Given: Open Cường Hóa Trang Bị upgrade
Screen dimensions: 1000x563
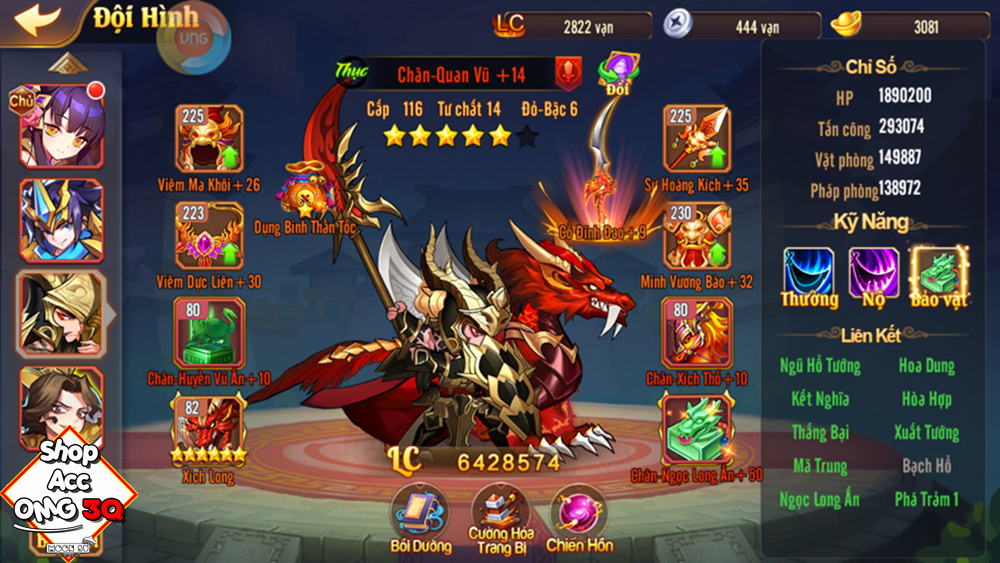Looking at the screenshot, I should click(x=500, y=508).
